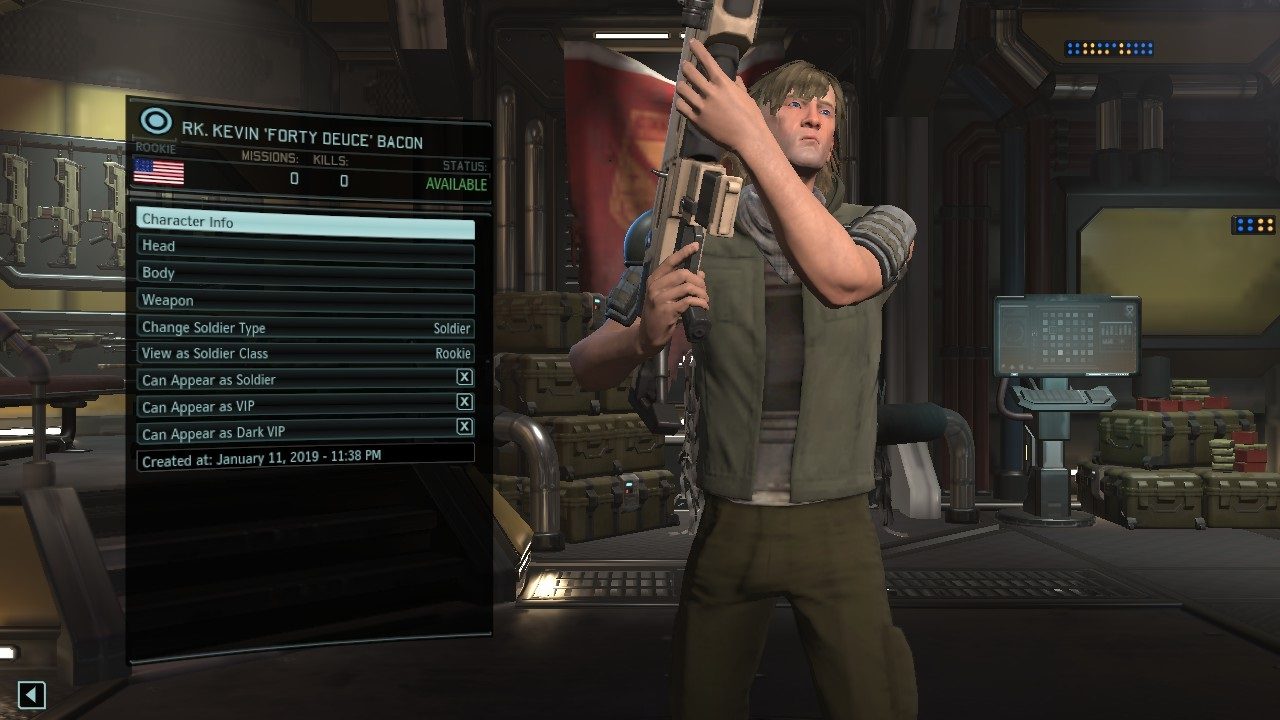Open the Body customization options
1280x720 pixels.
tap(300, 272)
